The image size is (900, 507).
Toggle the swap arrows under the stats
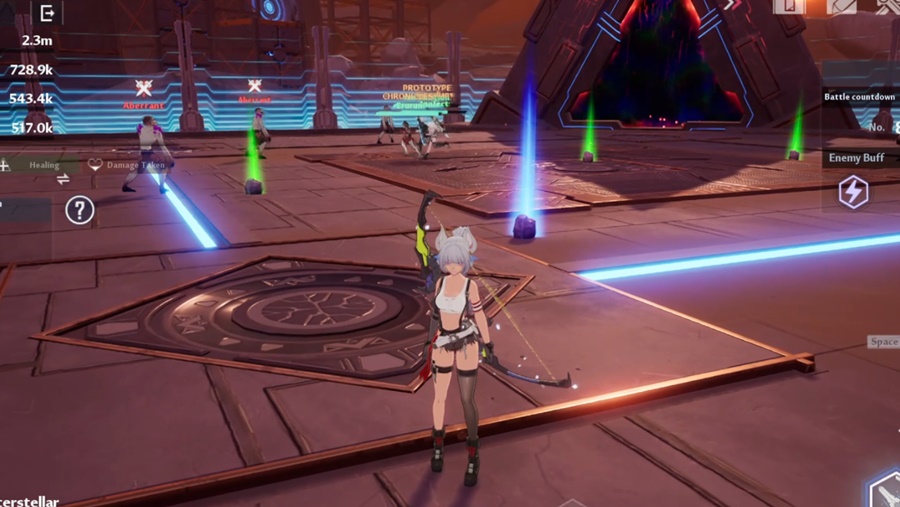(63, 180)
